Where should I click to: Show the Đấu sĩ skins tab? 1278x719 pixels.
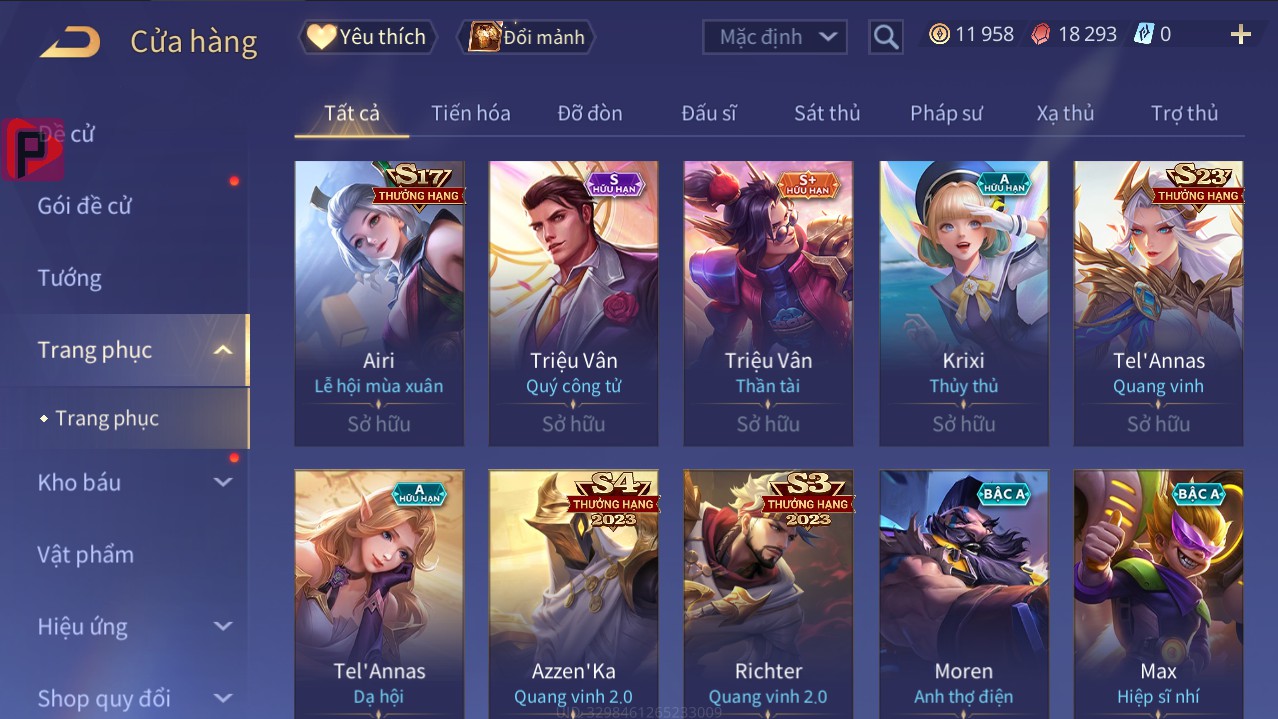[x=708, y=113]
